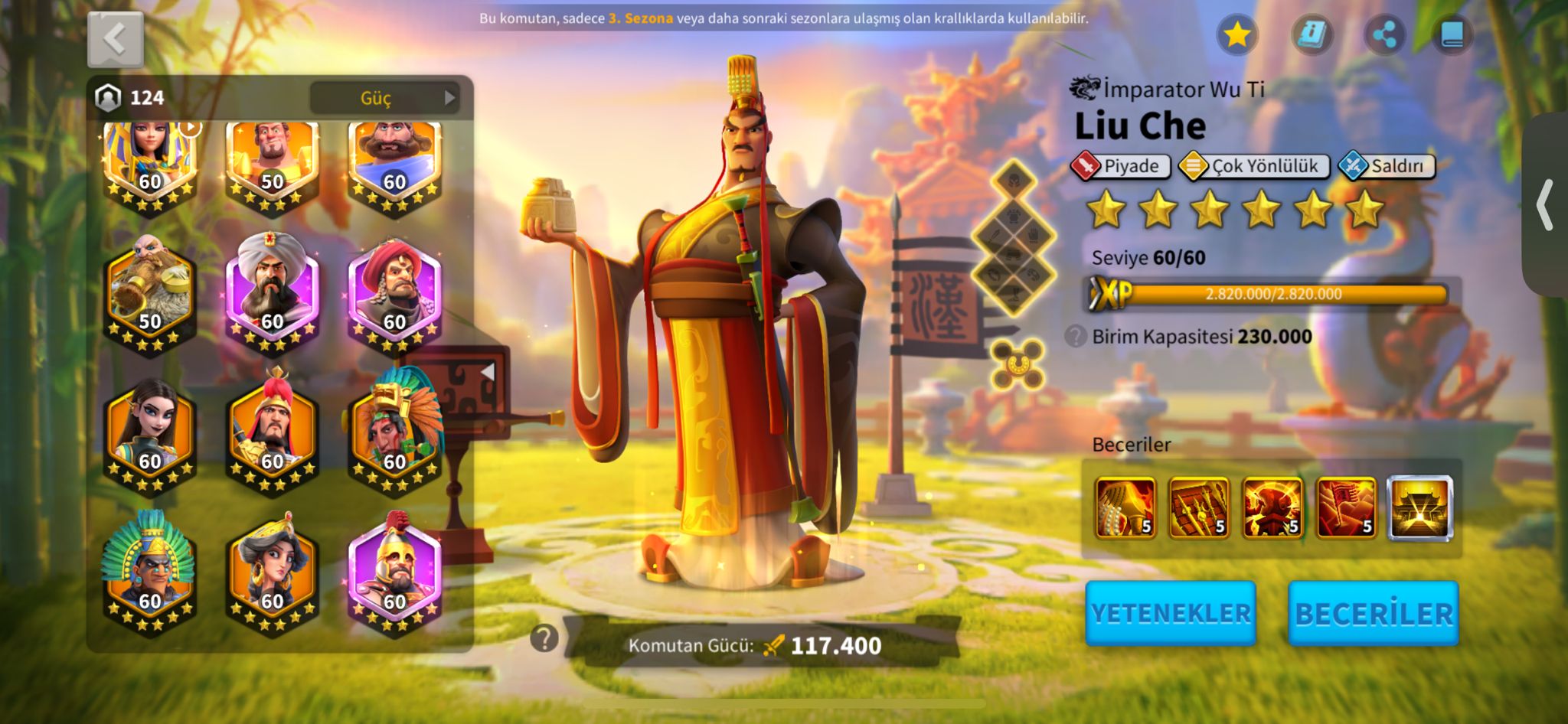
Task: Open the YETENEKLER talents screen
Action: pyautogui.click(x=1170, y=613)
